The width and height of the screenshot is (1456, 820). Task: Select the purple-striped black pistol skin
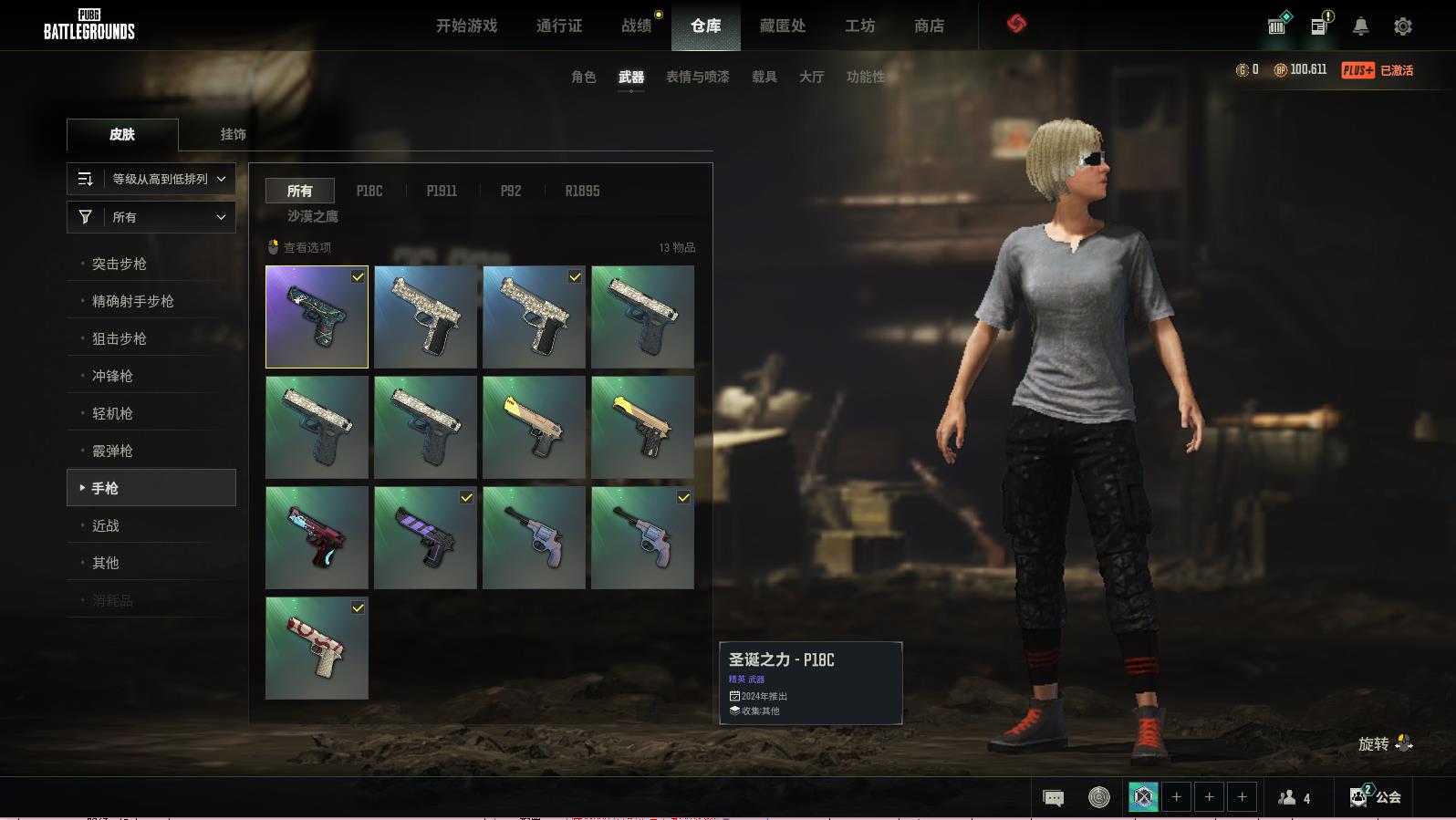click(425, 537)
